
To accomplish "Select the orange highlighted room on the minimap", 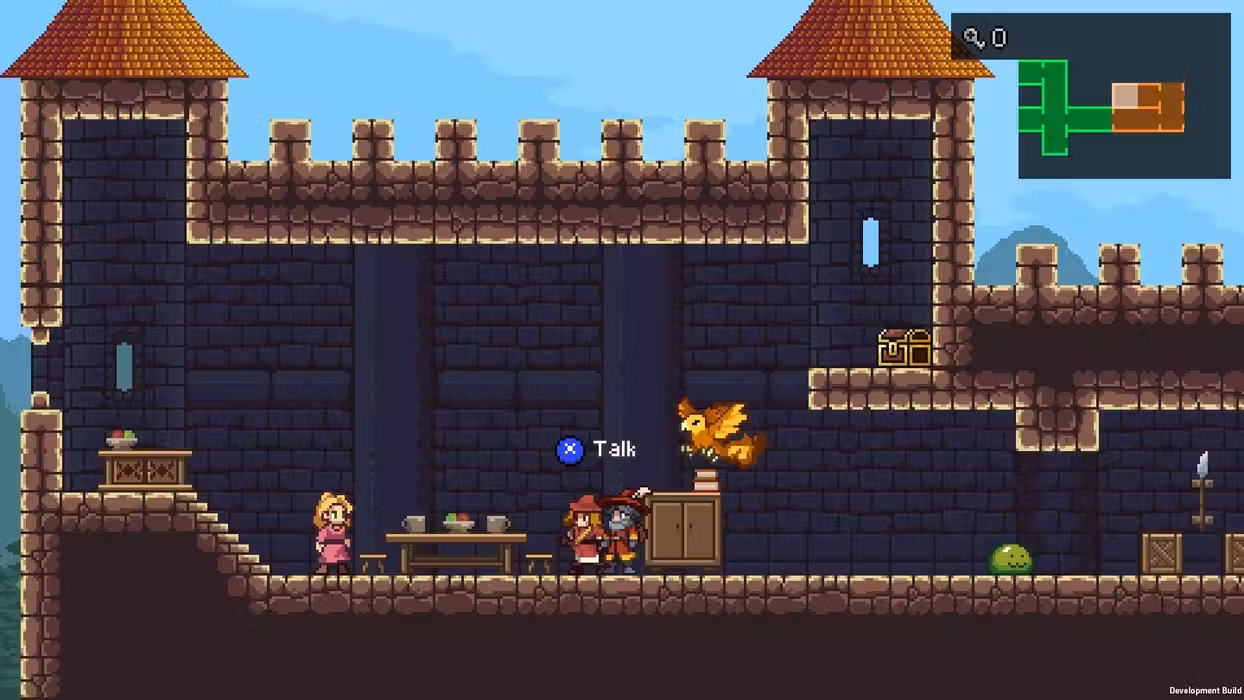I will coord(1149,107).
